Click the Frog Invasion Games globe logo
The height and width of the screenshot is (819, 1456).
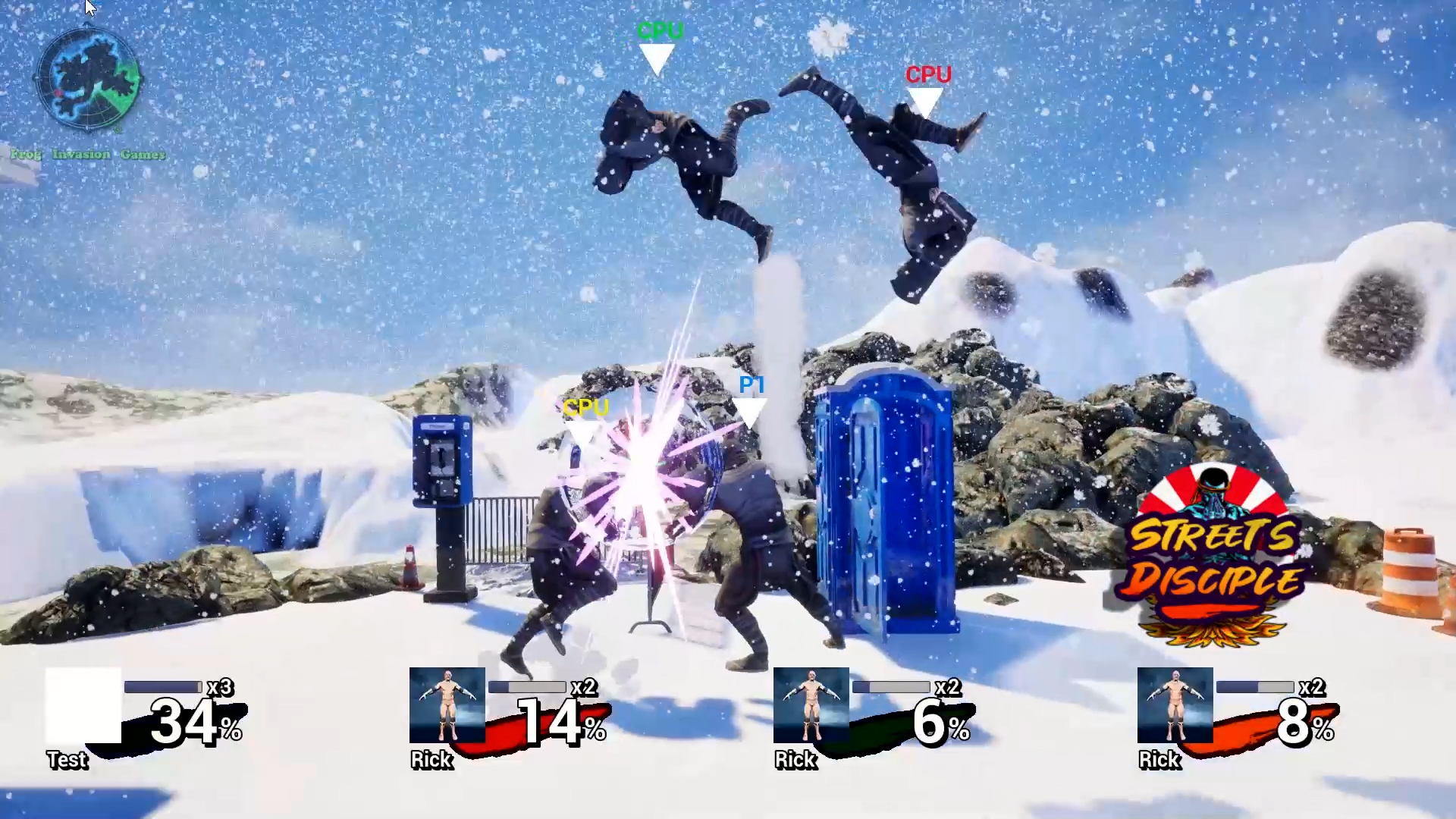89,78
